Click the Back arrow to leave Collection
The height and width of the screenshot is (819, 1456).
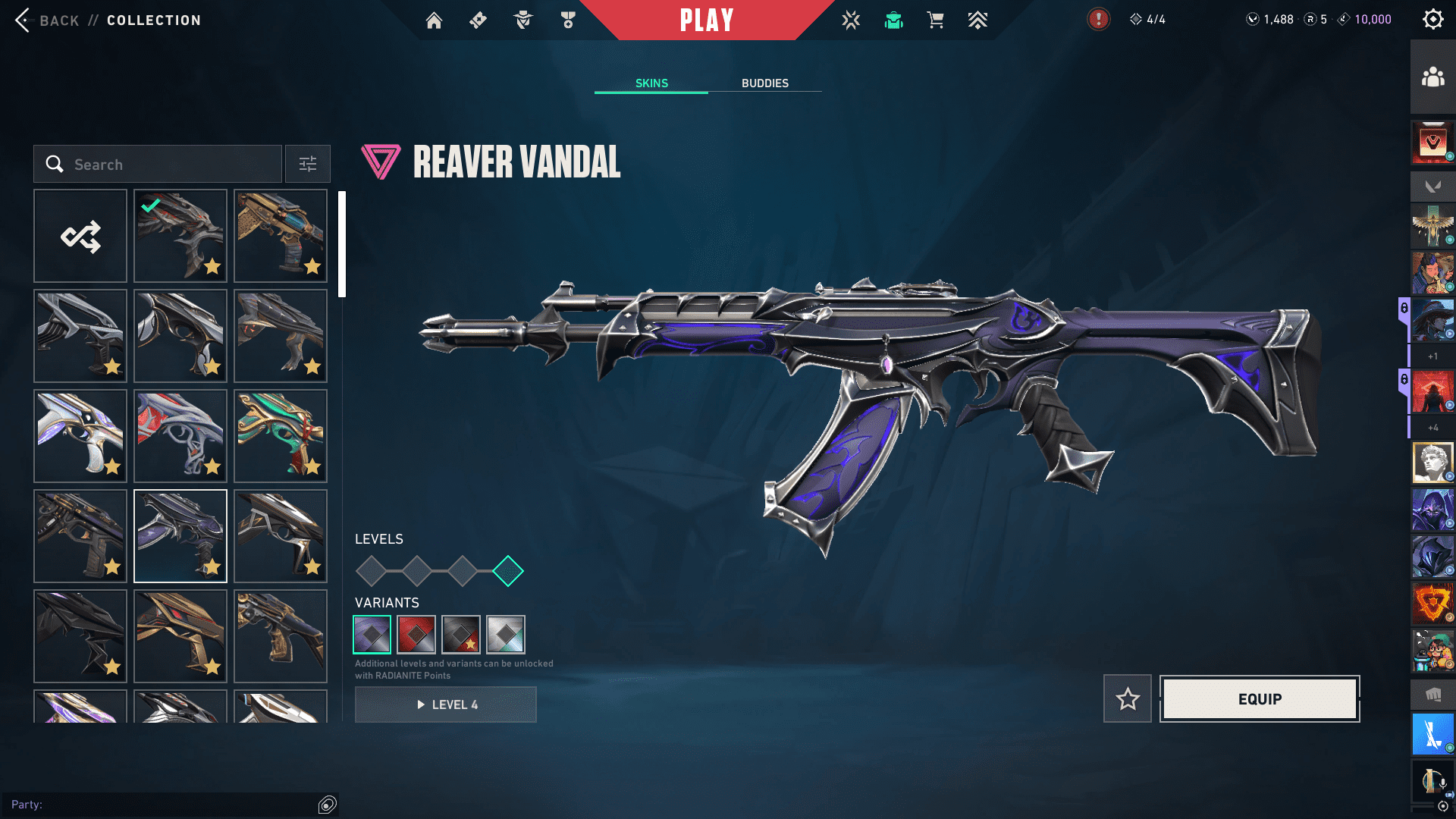tap(24, 20)
